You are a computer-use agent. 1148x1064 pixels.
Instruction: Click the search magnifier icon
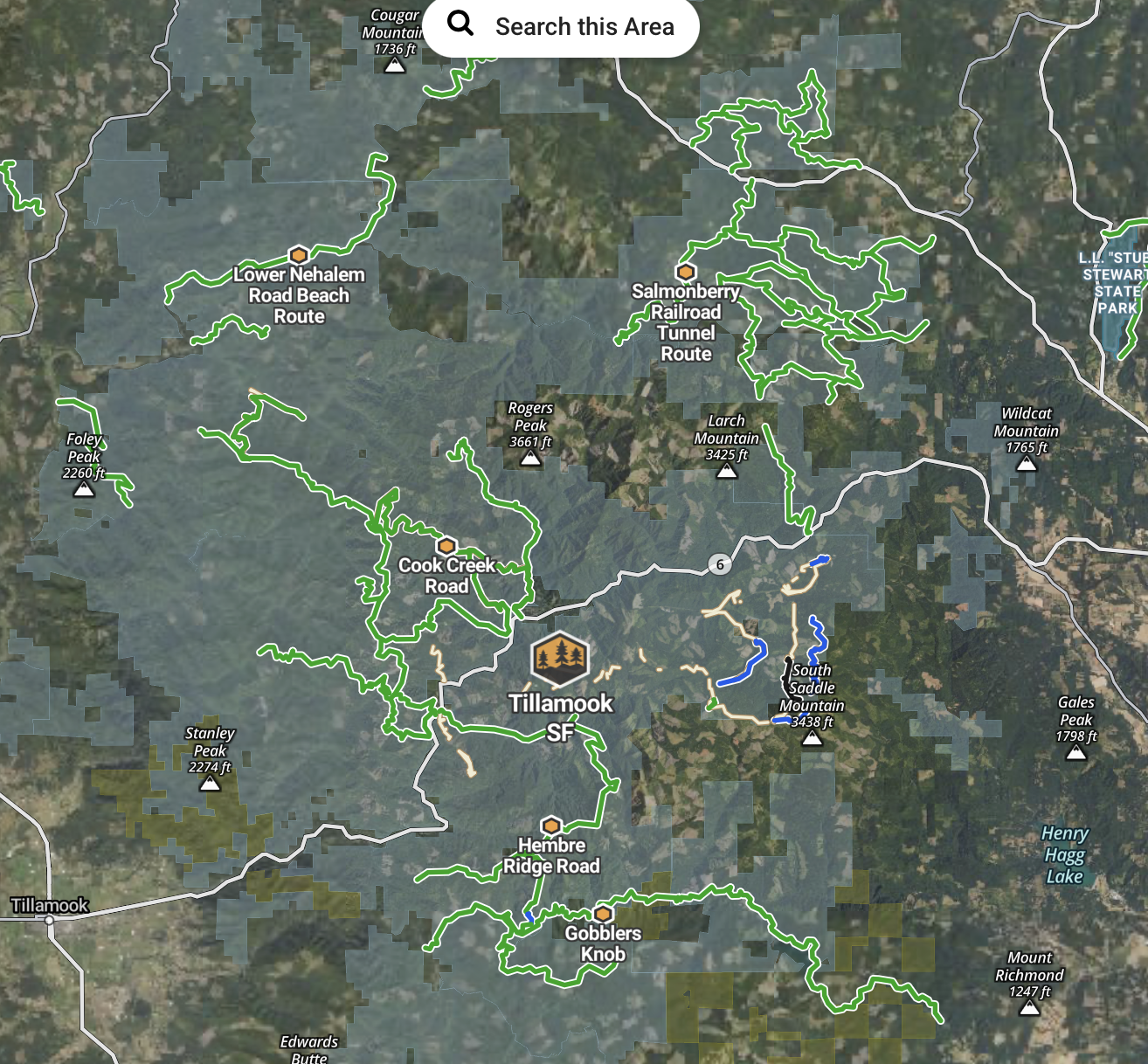pos(460,26)
